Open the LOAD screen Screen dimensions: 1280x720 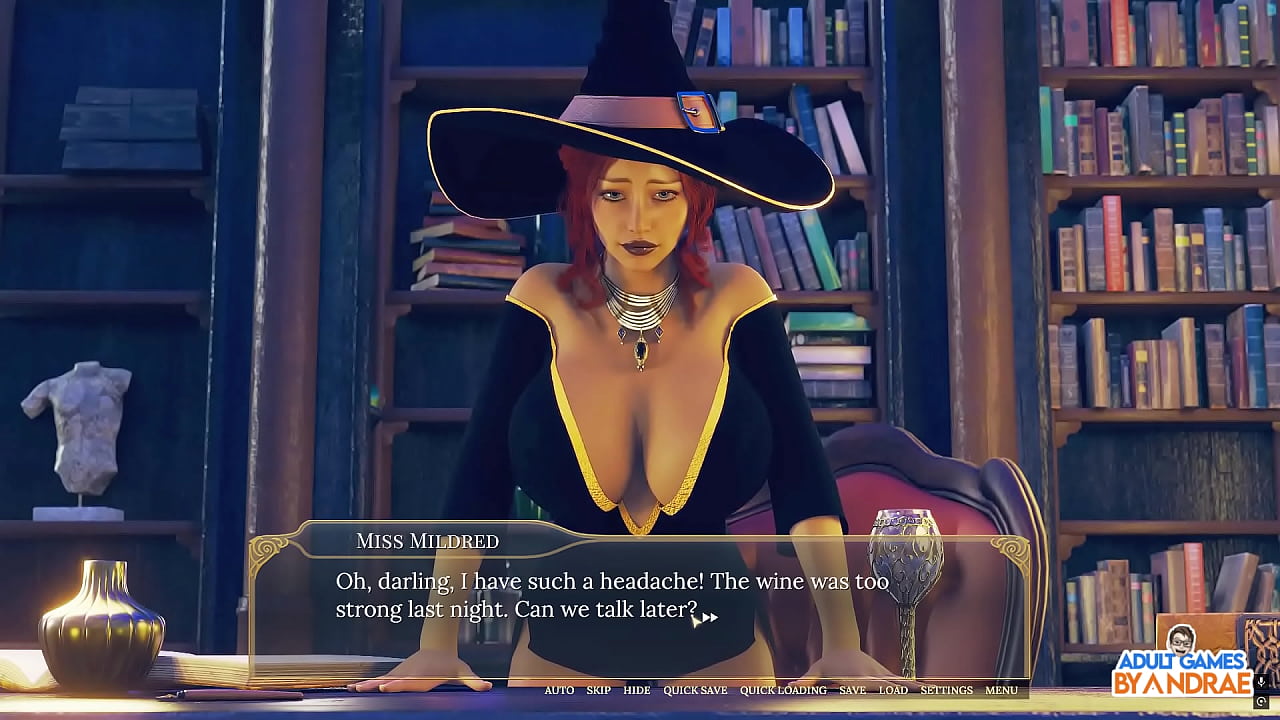(x=893, y=690)
